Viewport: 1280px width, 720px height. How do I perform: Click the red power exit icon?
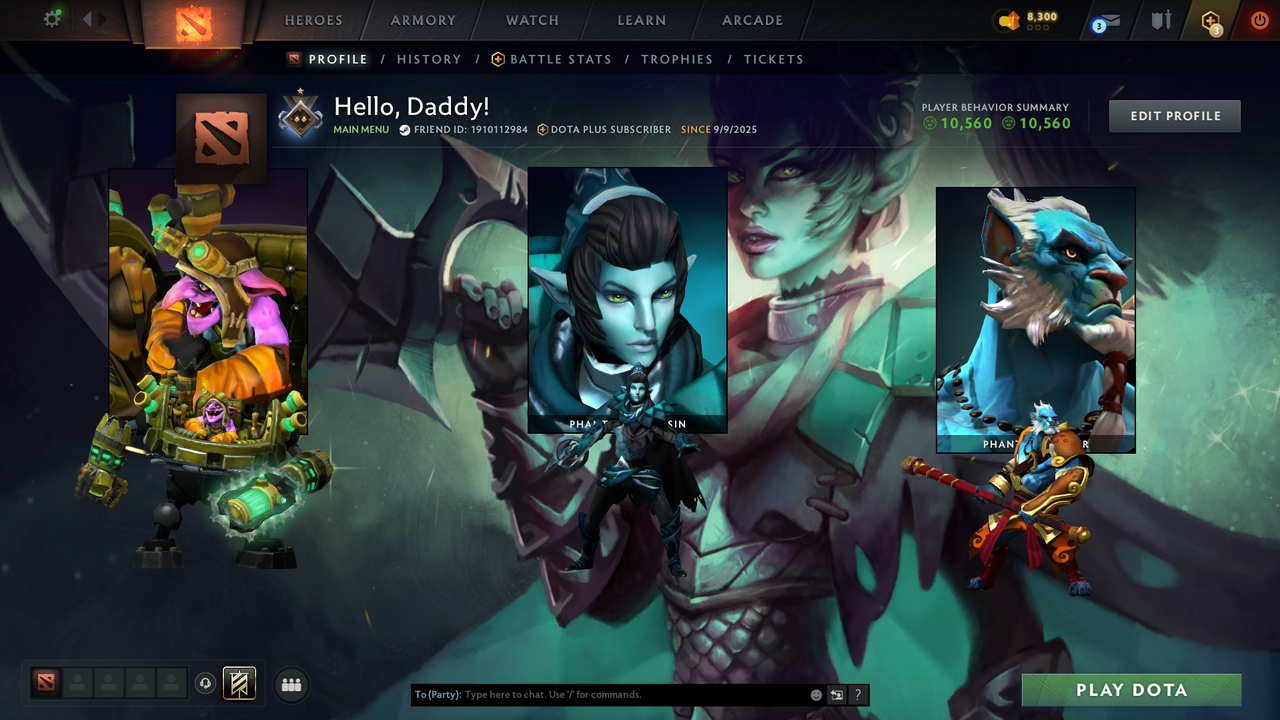point(1258,18)
